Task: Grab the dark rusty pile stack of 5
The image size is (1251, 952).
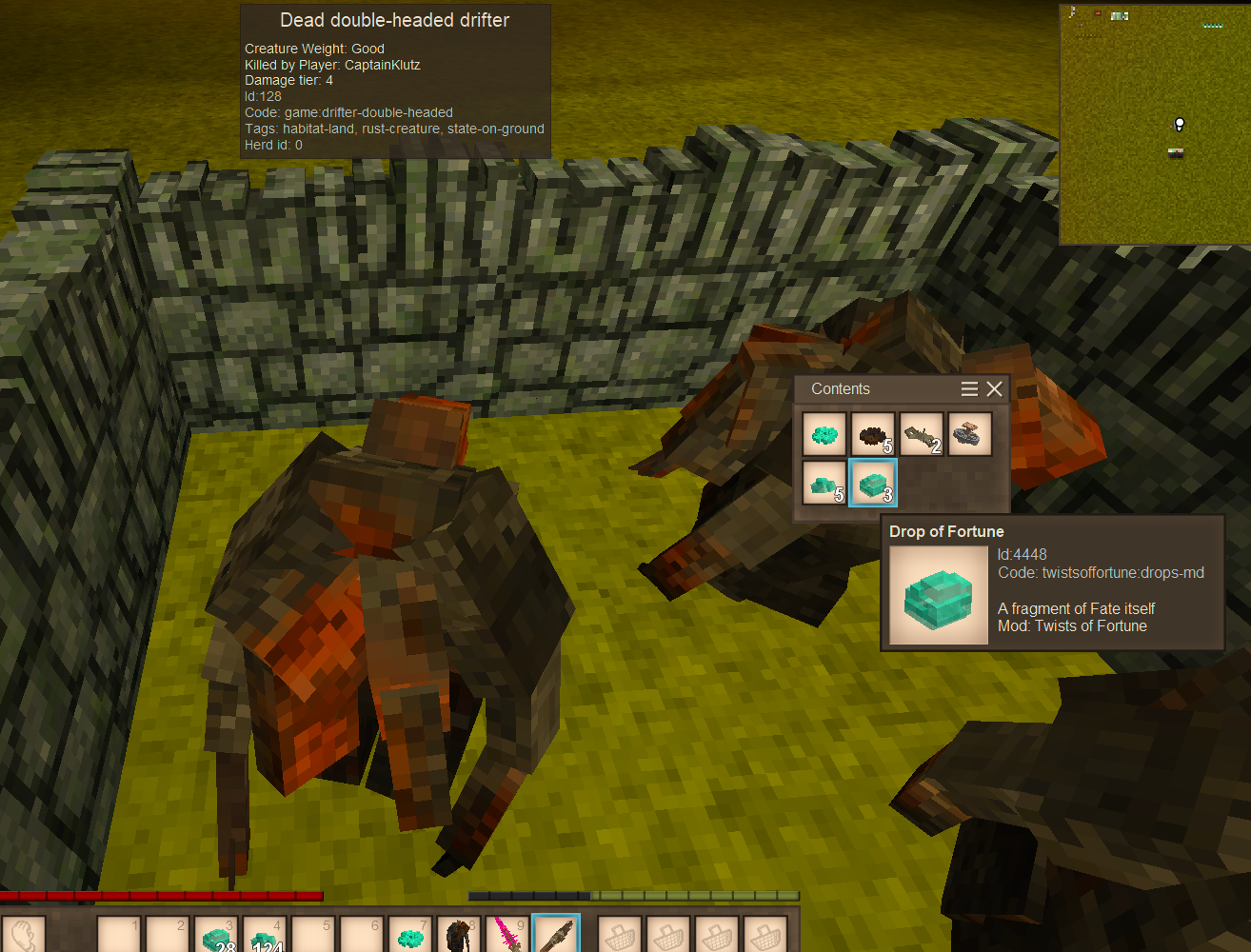Action: 873,435
